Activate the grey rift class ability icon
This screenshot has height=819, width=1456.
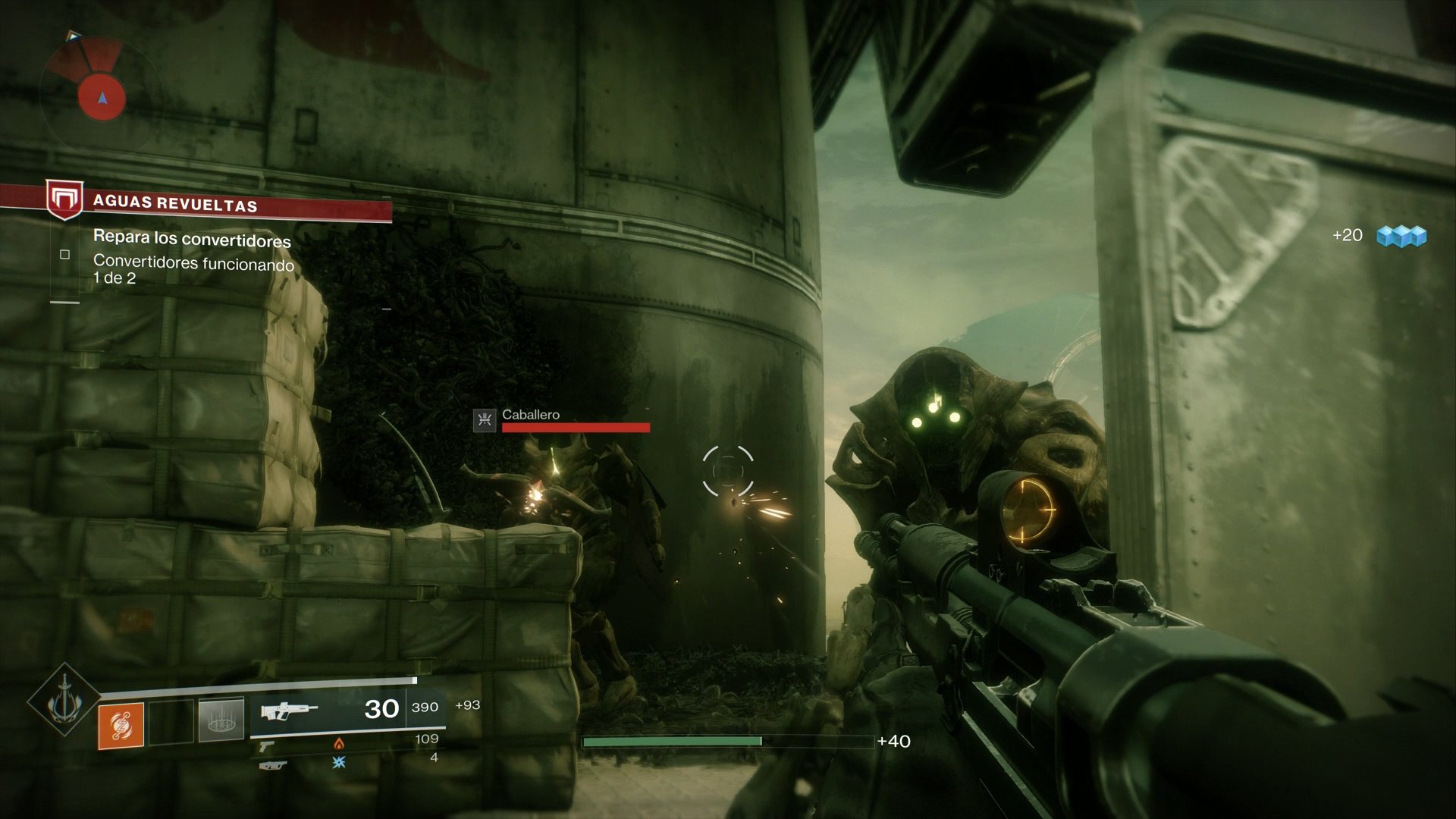221,720
